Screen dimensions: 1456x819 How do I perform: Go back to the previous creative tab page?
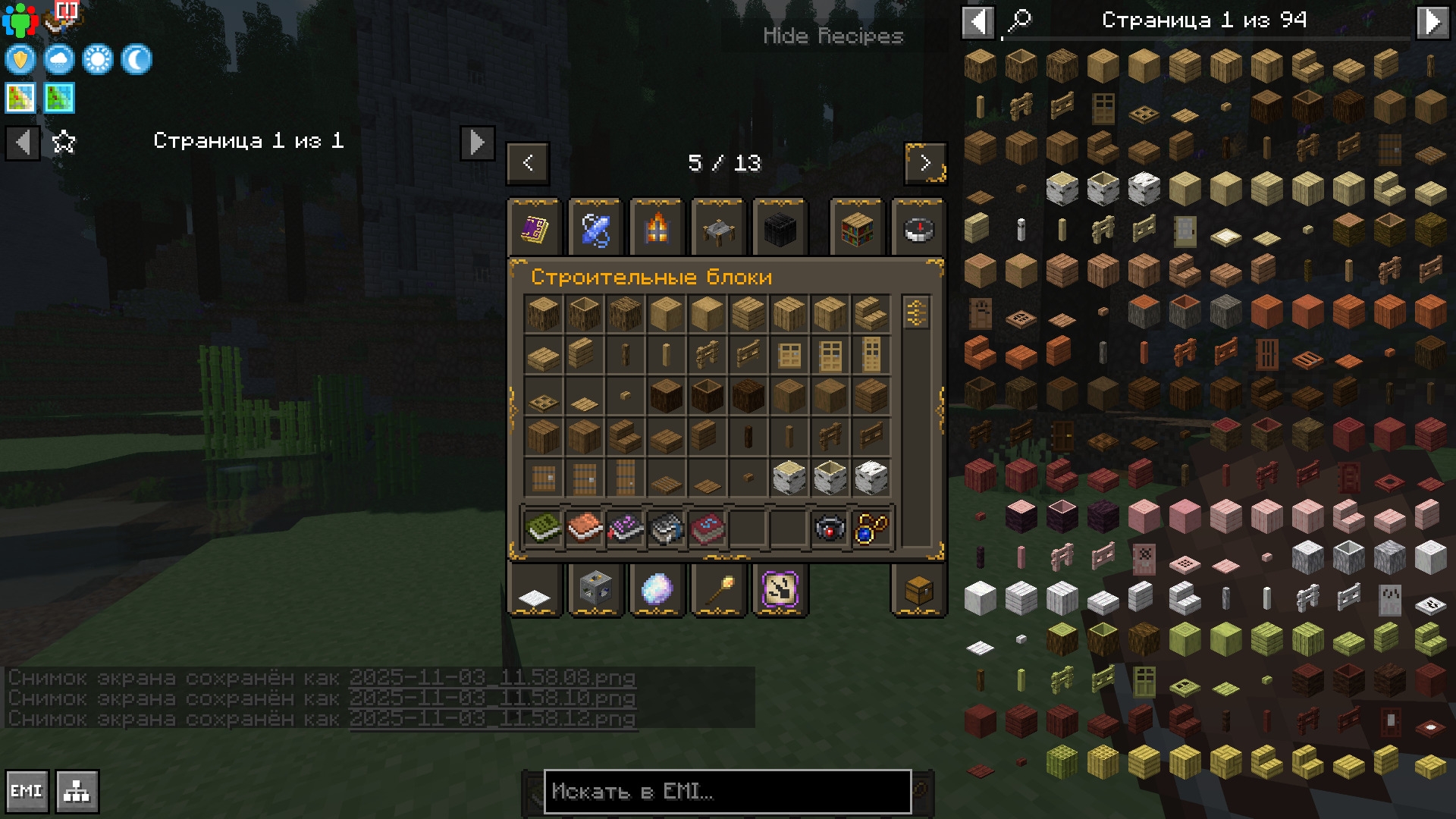tap(528, 163)
